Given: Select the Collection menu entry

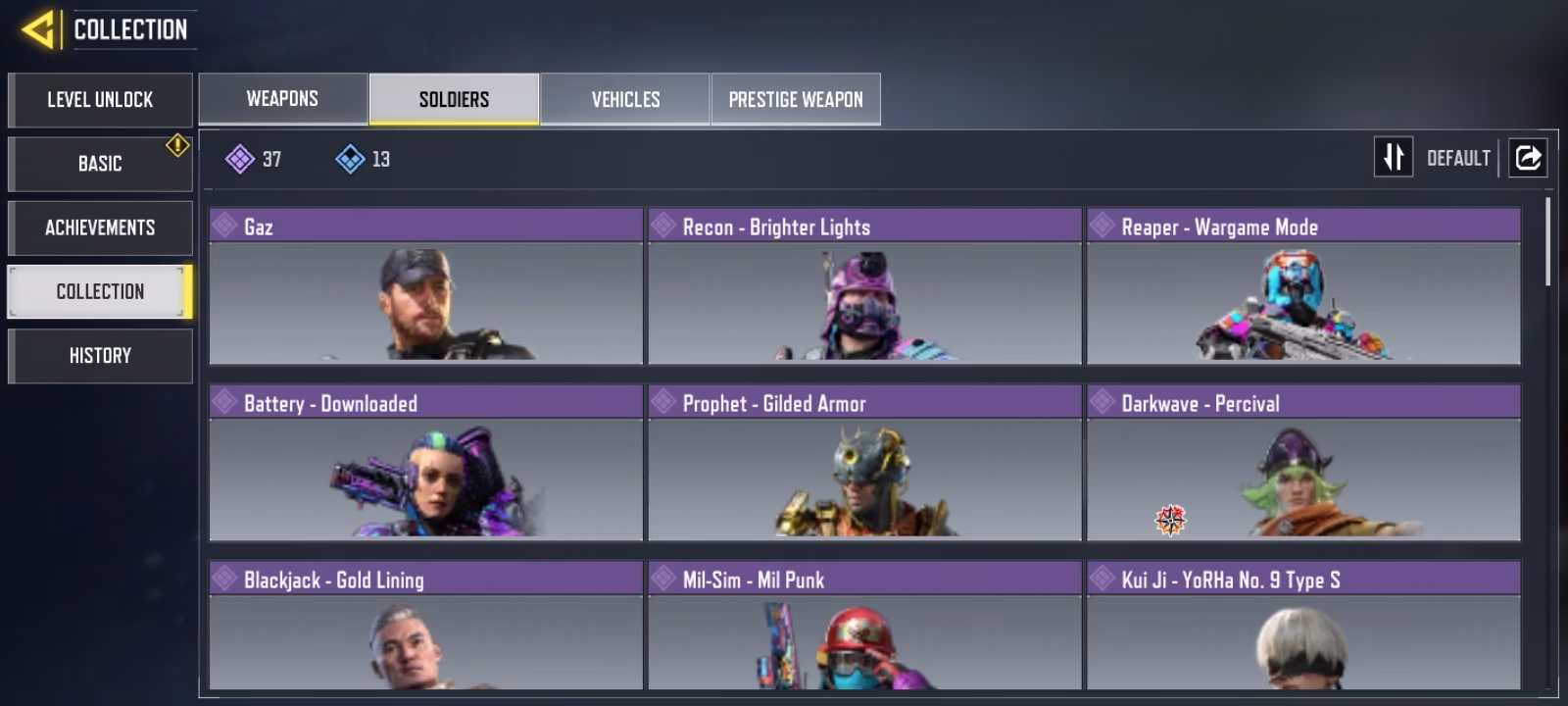Looking at the screenshot, I should pyautogui.click(x=100, y=291).
